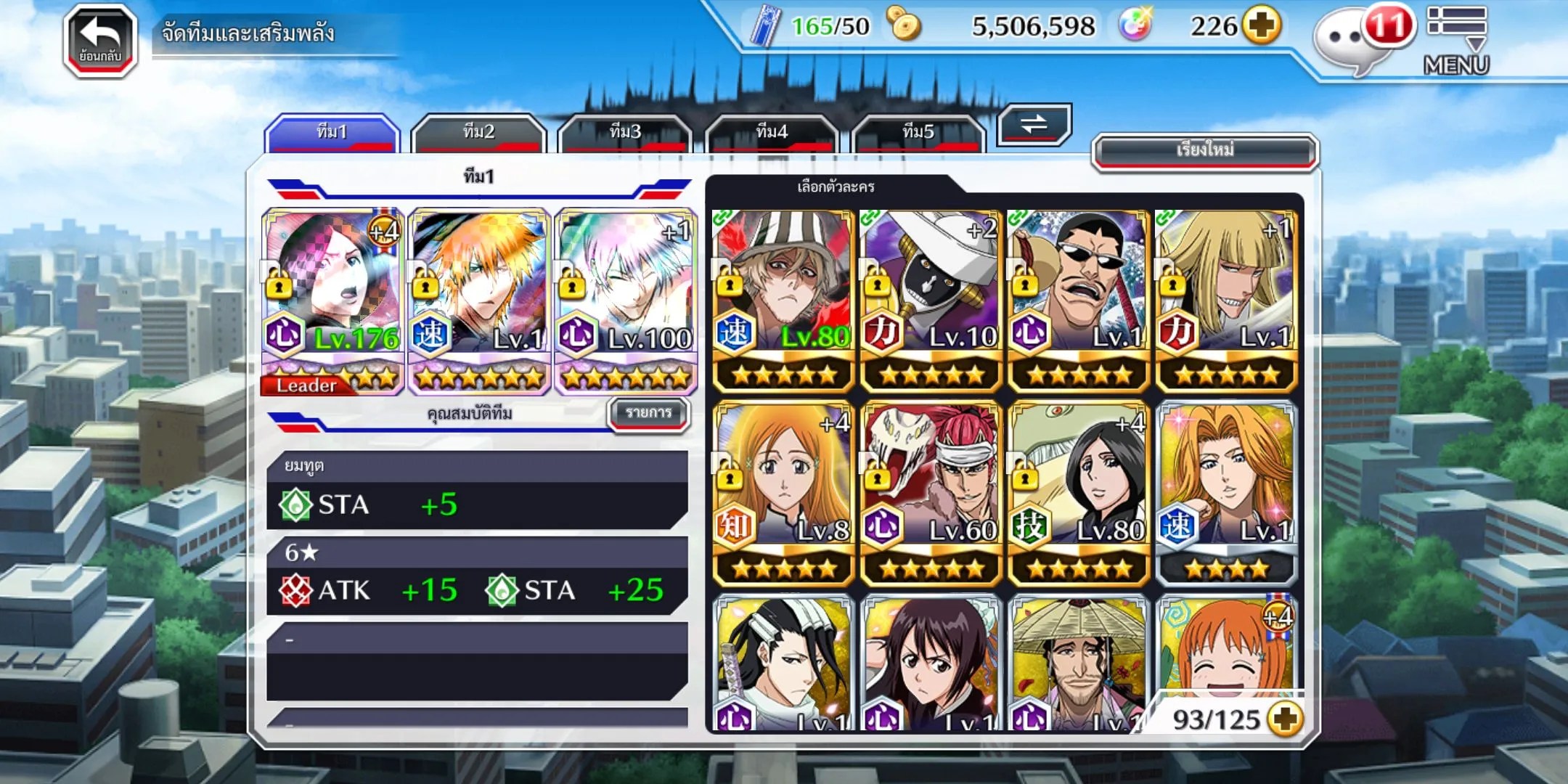Expand character capacity via 93/125 plus button
Viewport: 1568px width, 784px height.
(x=1285, y=719)
